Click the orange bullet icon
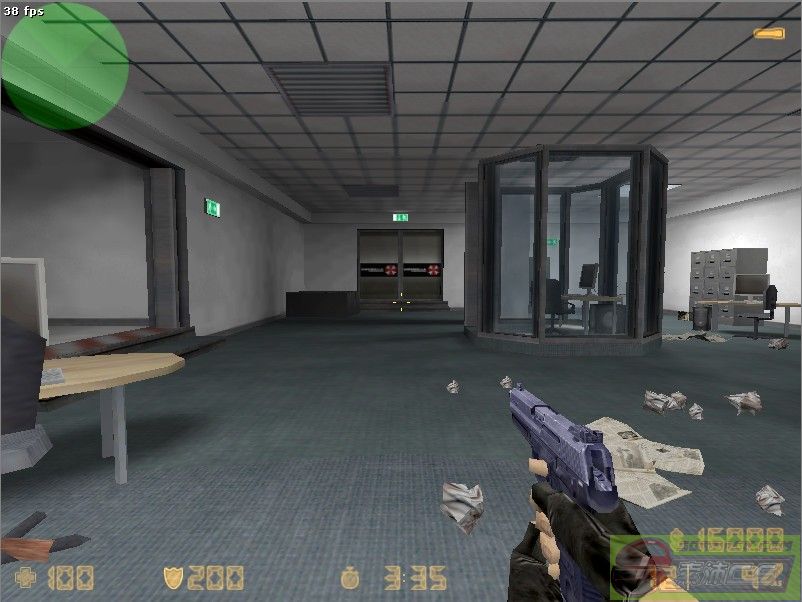The image size is (802, 602). [x=767, y=34]
